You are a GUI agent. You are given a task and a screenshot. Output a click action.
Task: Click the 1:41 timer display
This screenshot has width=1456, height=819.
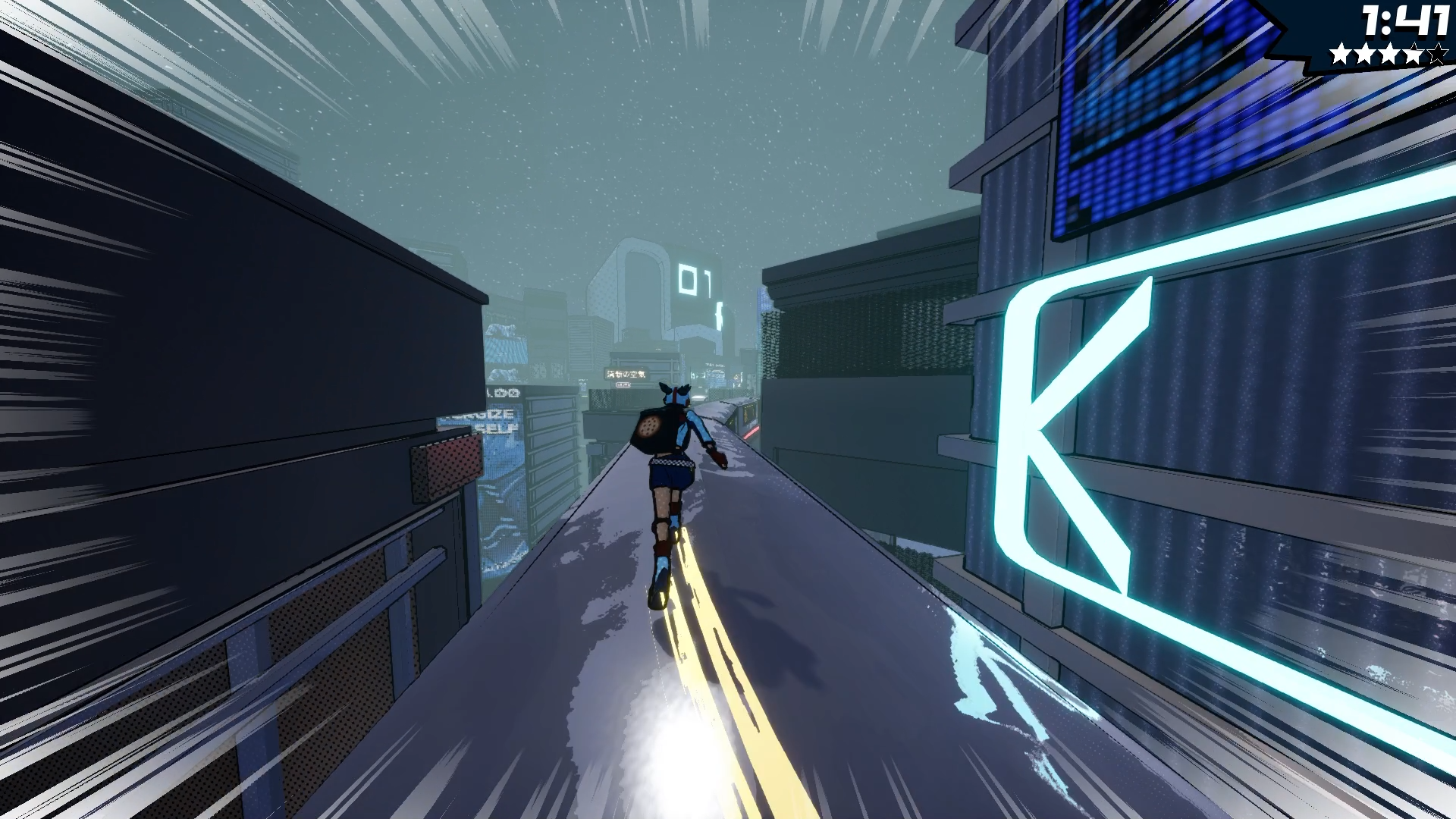coord(1407,21)
